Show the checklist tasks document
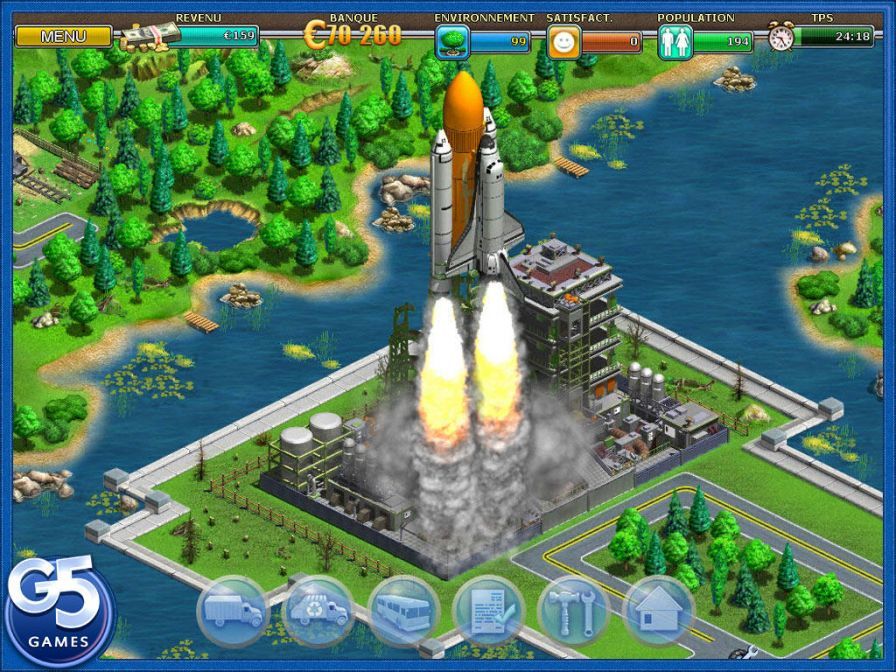 (488, 610)
